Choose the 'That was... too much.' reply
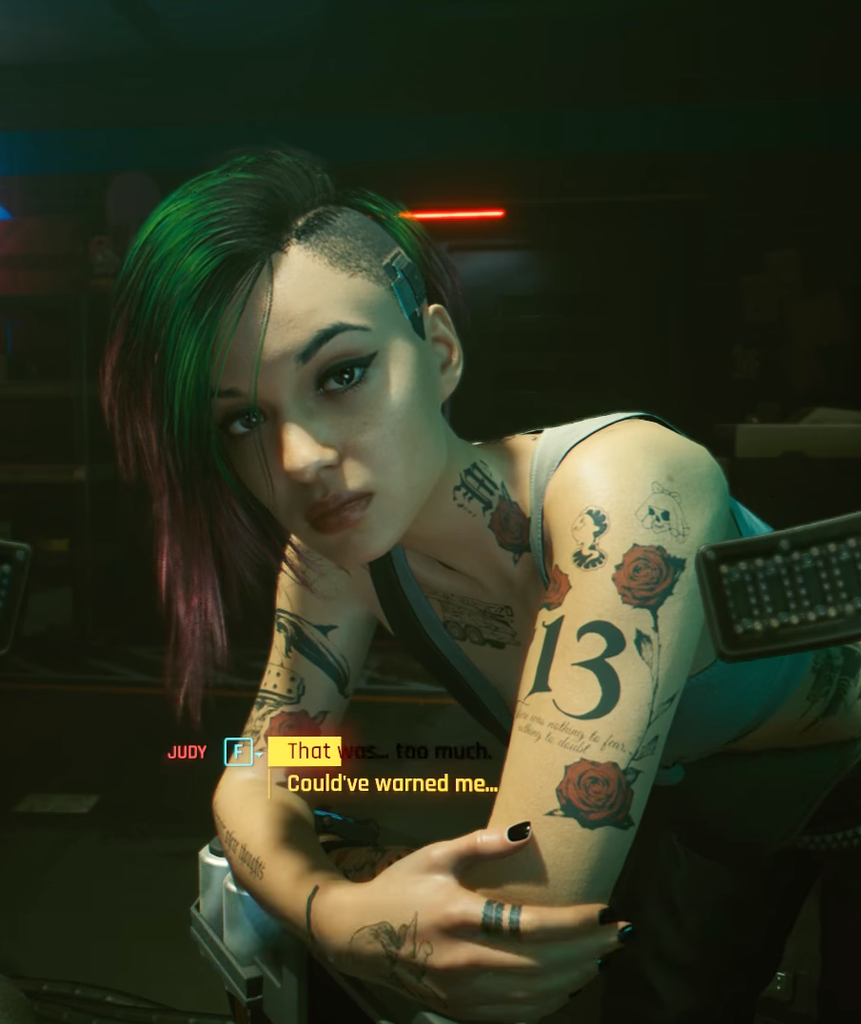This screenshot has width=861, height=1024. point(388,751)
